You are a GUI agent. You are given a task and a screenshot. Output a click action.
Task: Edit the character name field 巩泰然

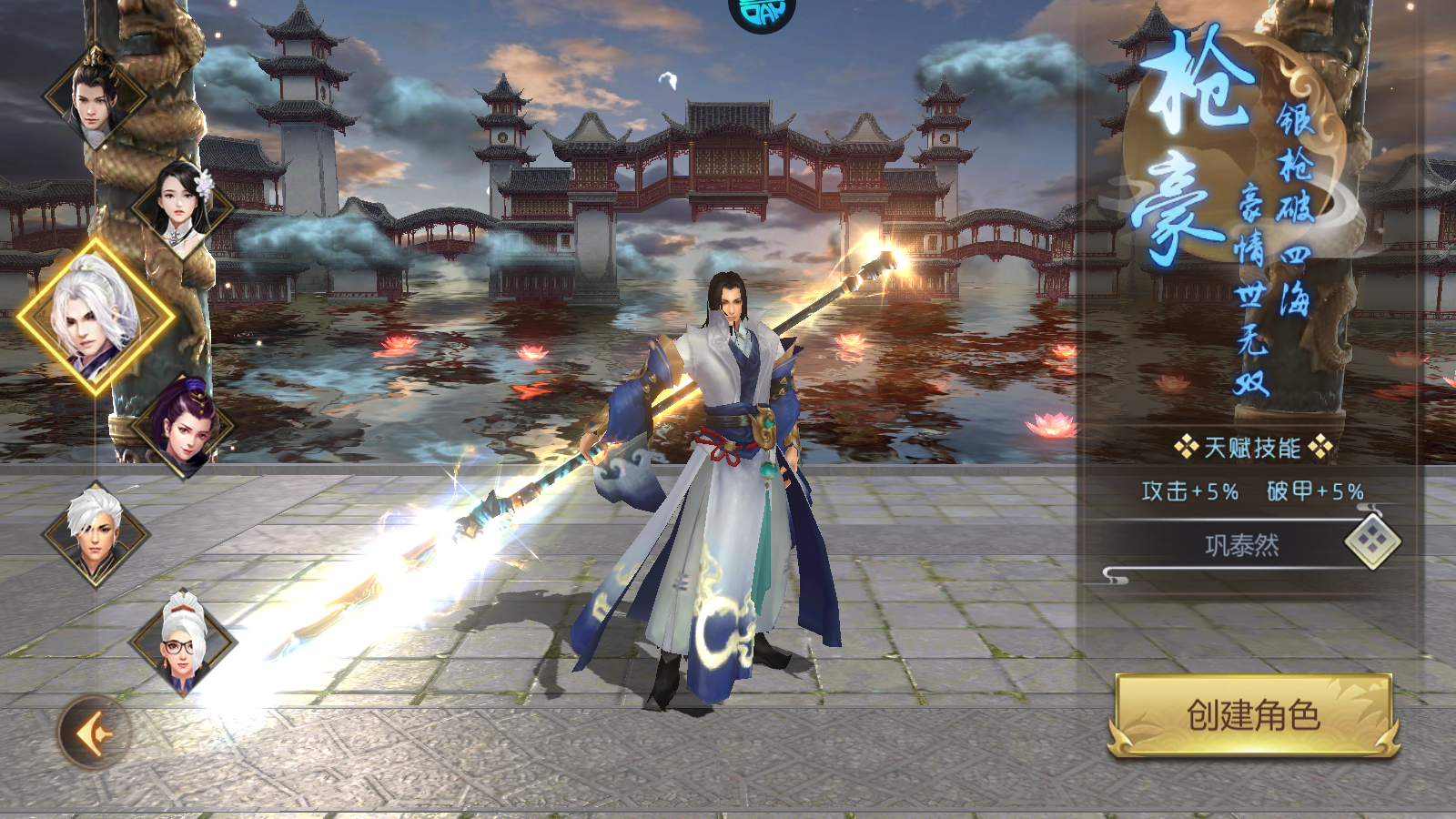point(1241,545)
